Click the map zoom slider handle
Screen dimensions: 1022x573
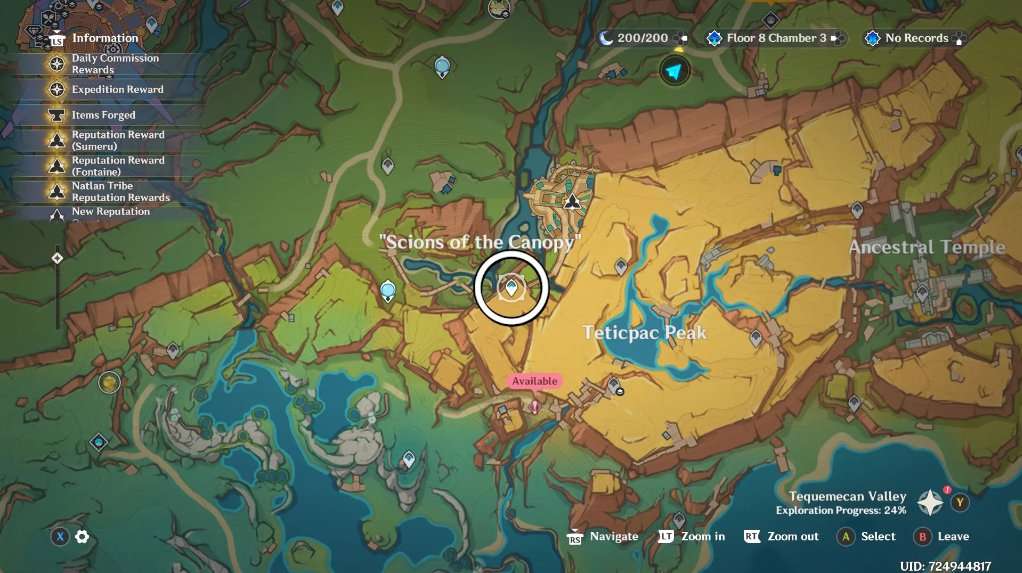click(57, 258)
